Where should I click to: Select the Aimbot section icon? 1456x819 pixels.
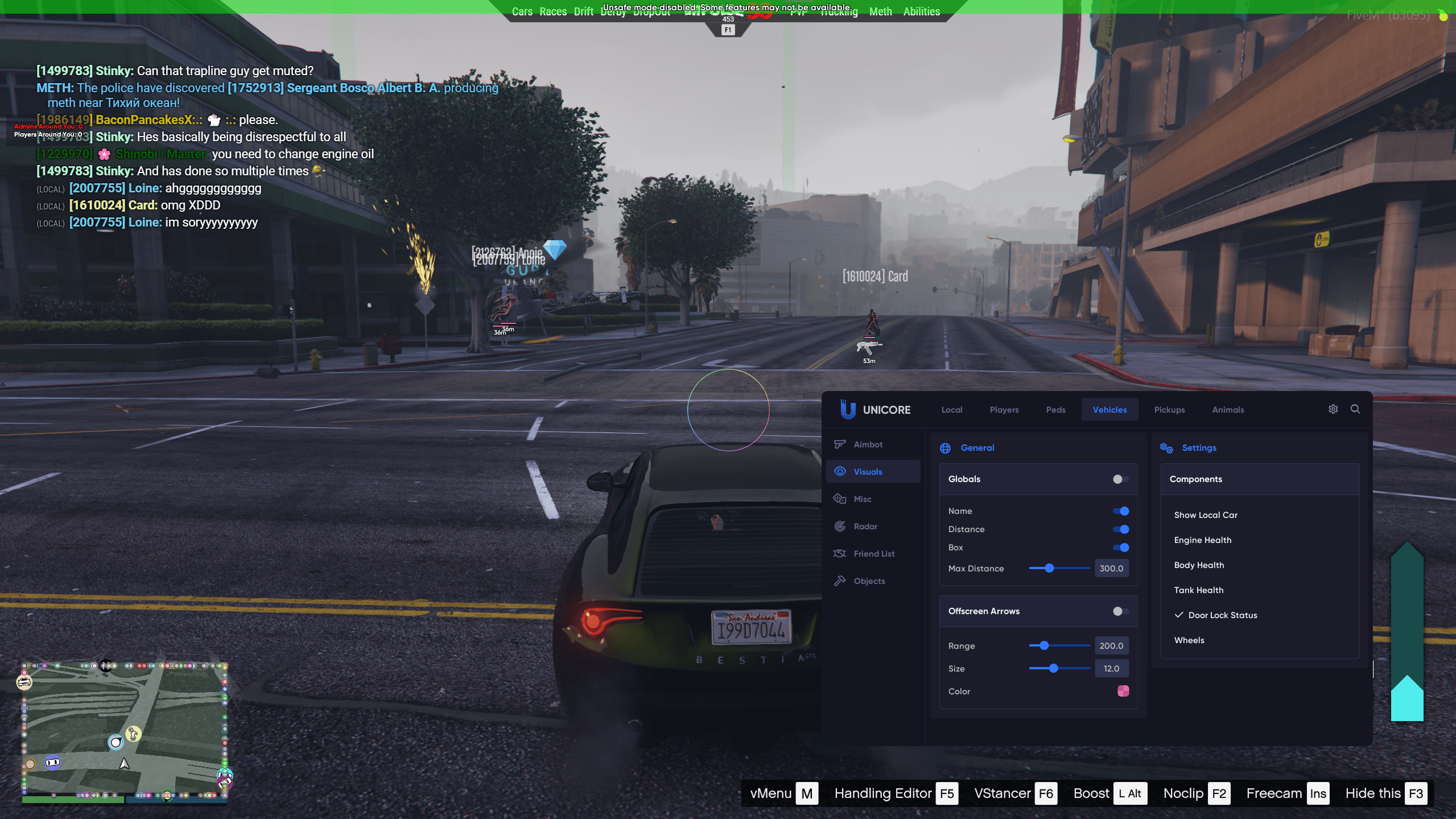tap(840, 444)
